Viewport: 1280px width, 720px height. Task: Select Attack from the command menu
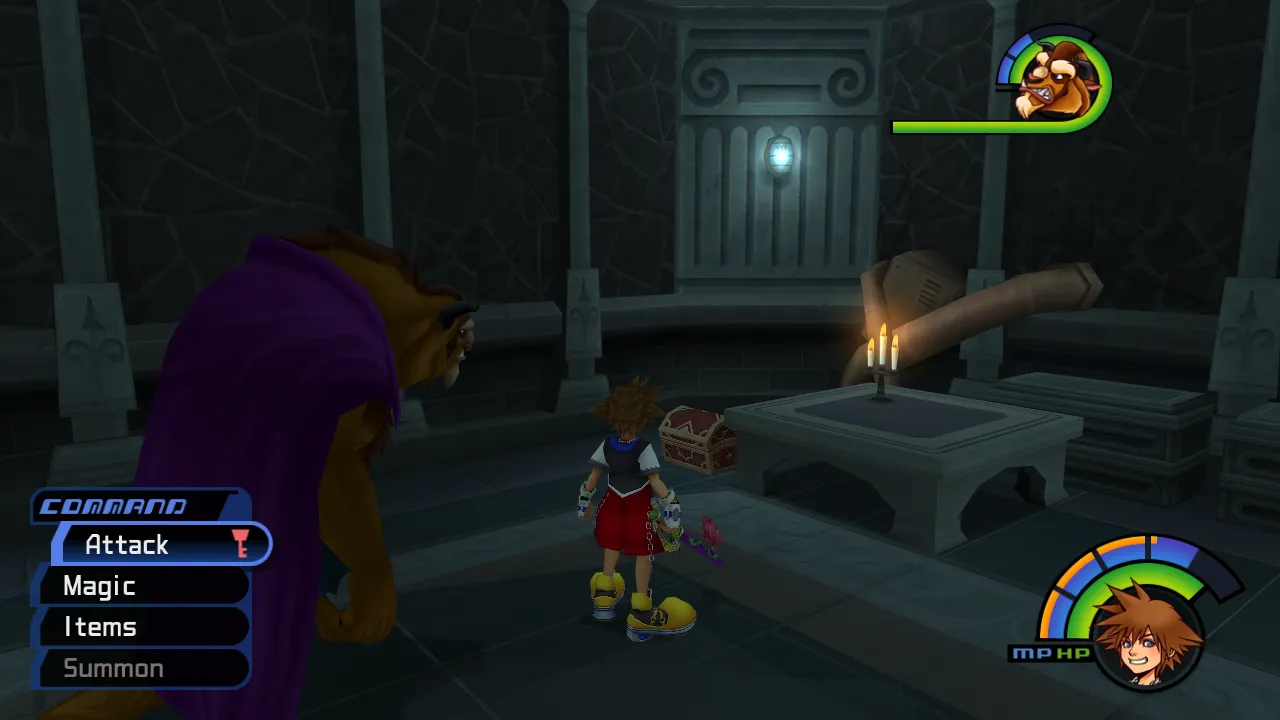(128, 544)
